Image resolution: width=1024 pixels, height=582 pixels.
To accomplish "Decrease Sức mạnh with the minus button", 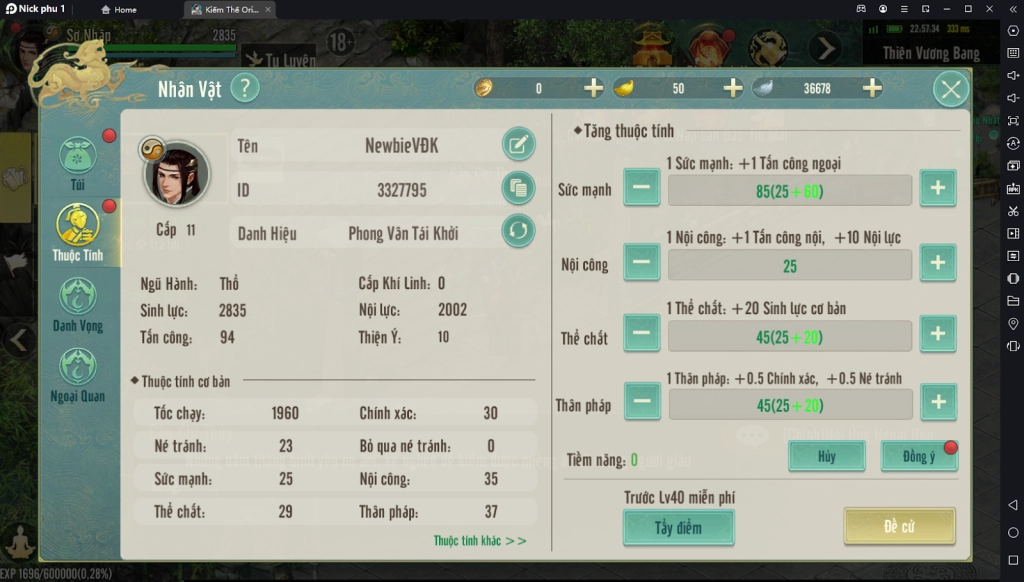I will pyautogui.click(x=642, y=189).
